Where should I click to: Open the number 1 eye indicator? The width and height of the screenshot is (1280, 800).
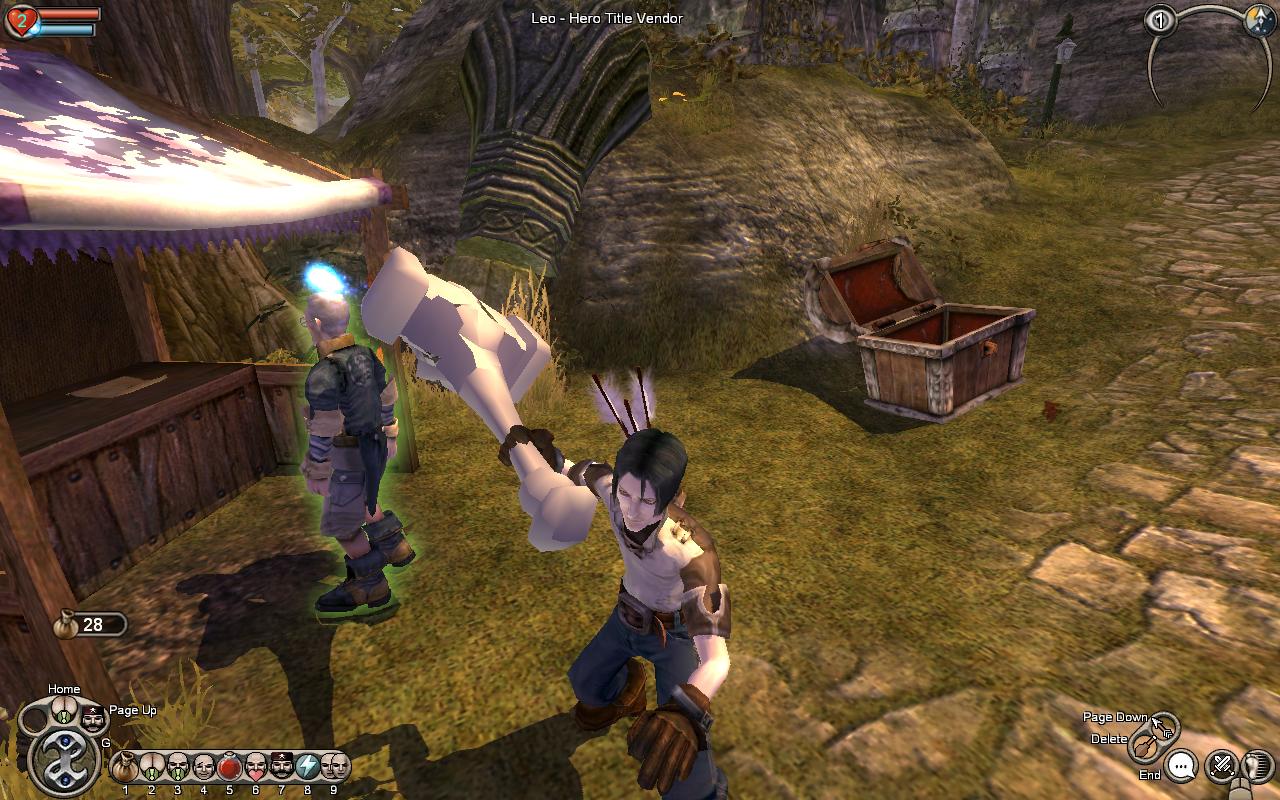pyautogui.click(x=1160, y=21)
